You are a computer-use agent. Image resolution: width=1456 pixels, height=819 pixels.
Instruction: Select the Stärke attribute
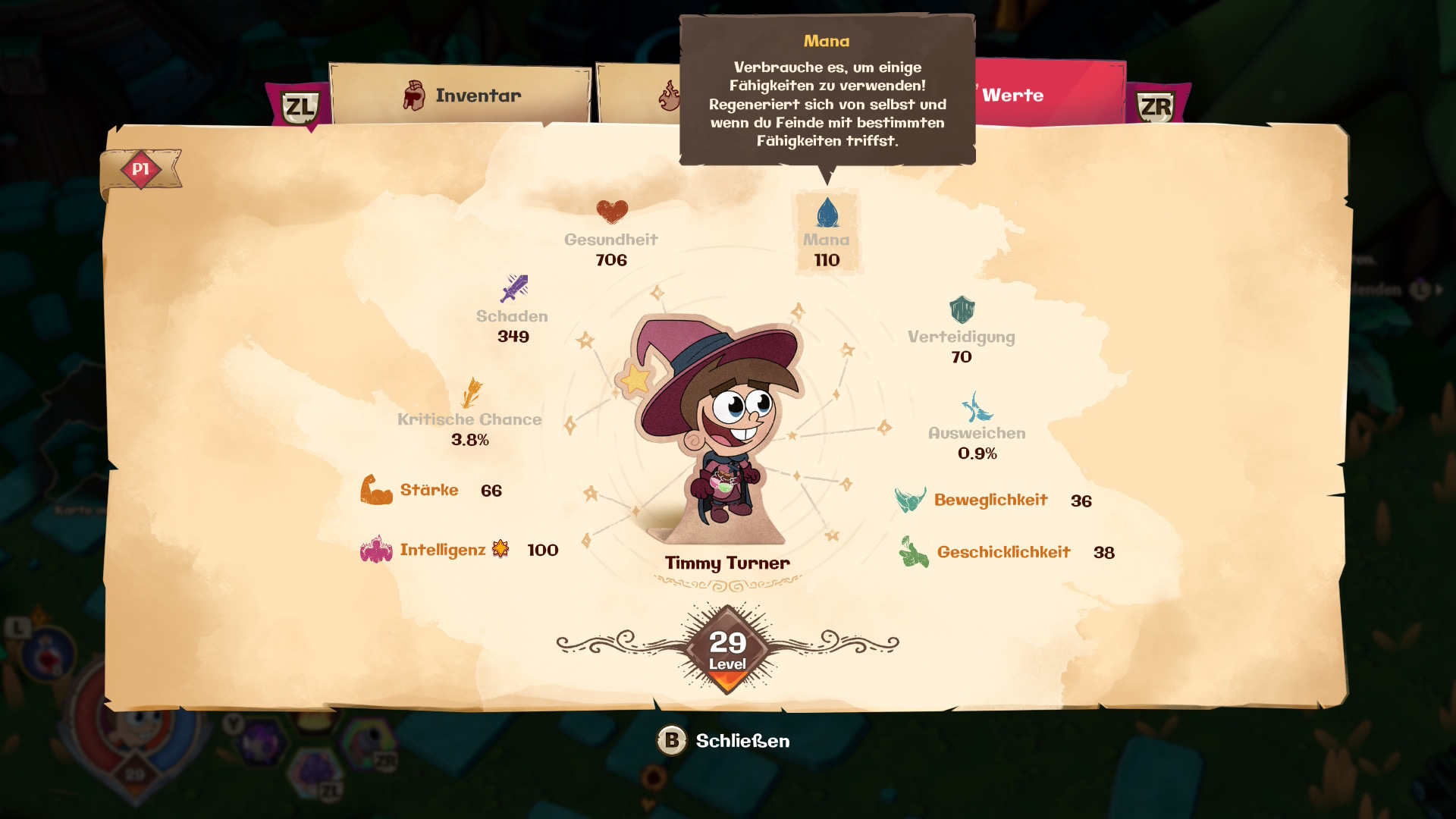point(430,490)
